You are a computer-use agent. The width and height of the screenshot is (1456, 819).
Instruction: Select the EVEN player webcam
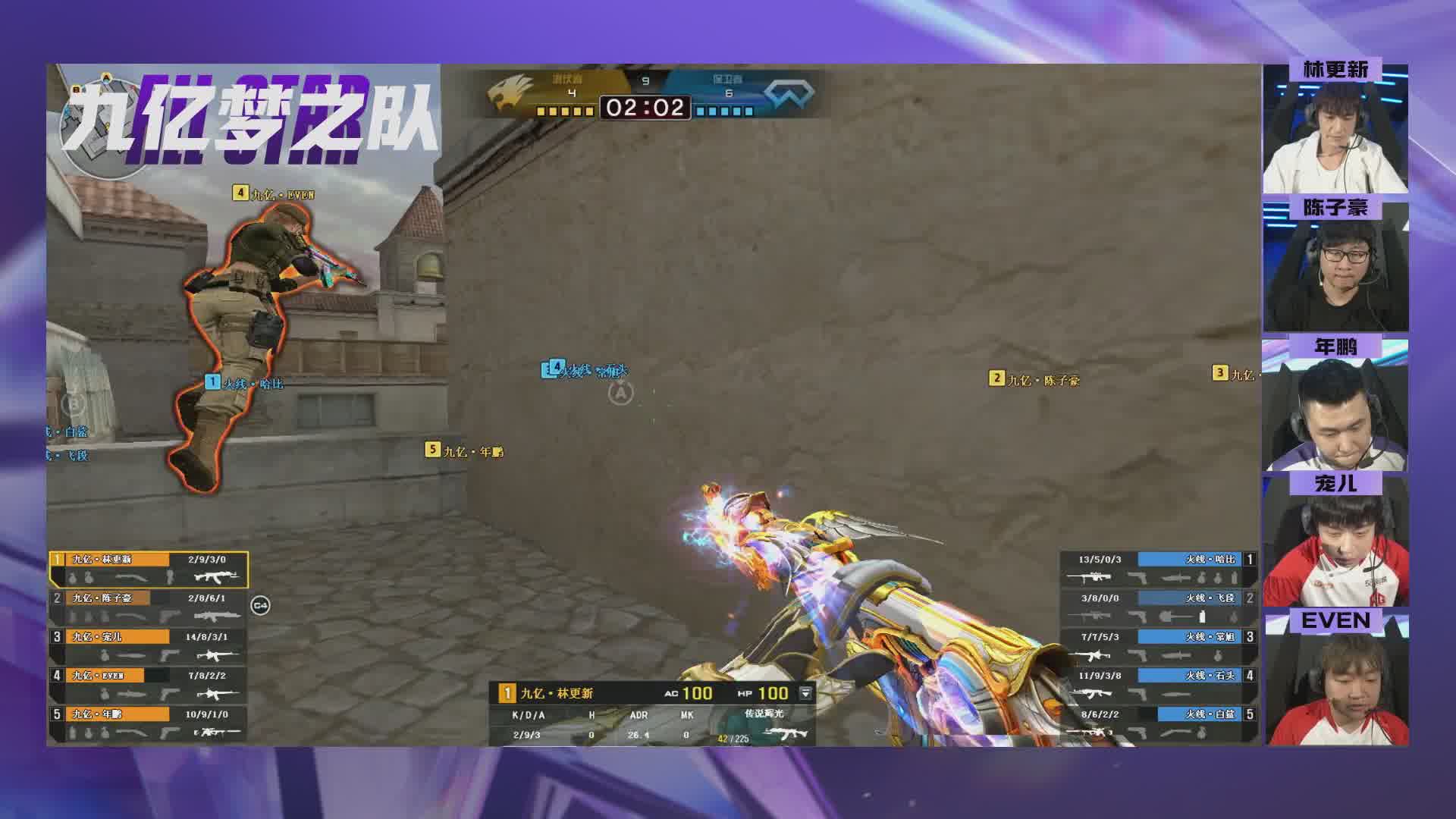1335,680
